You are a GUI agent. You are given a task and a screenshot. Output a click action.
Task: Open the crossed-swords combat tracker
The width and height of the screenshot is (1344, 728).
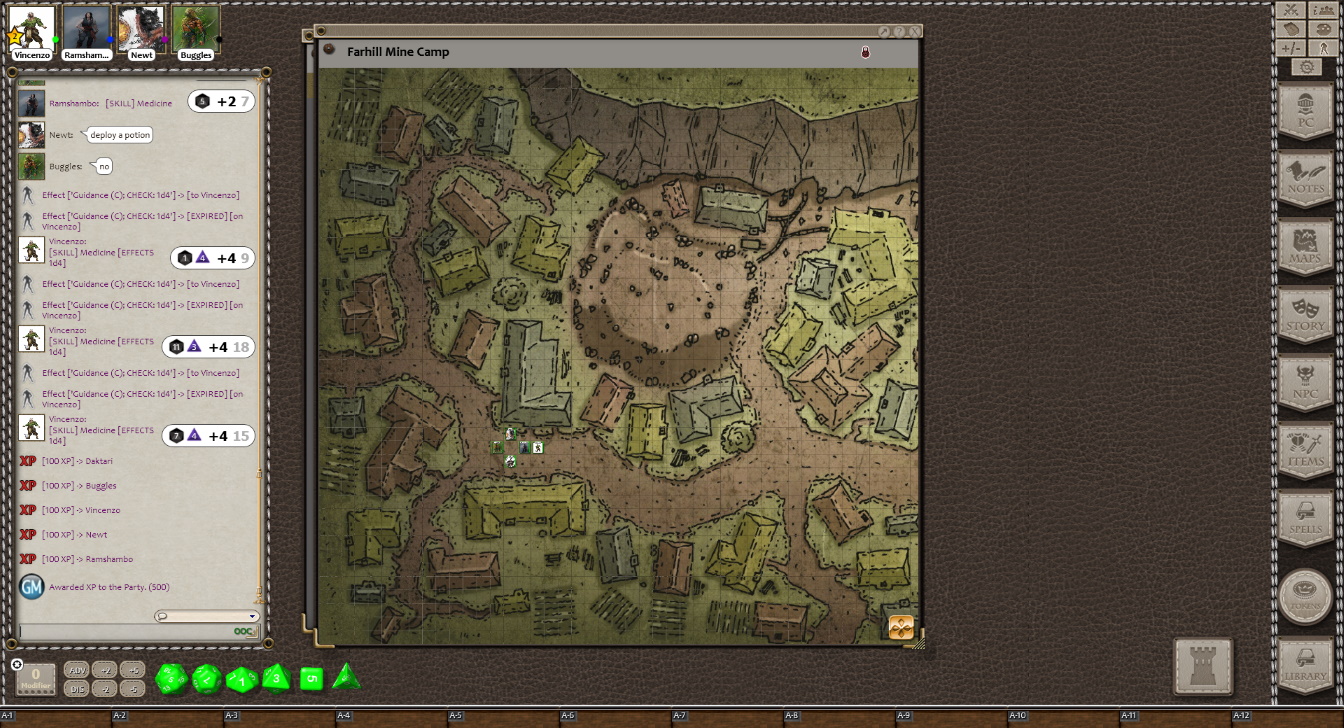point(1292,10)
